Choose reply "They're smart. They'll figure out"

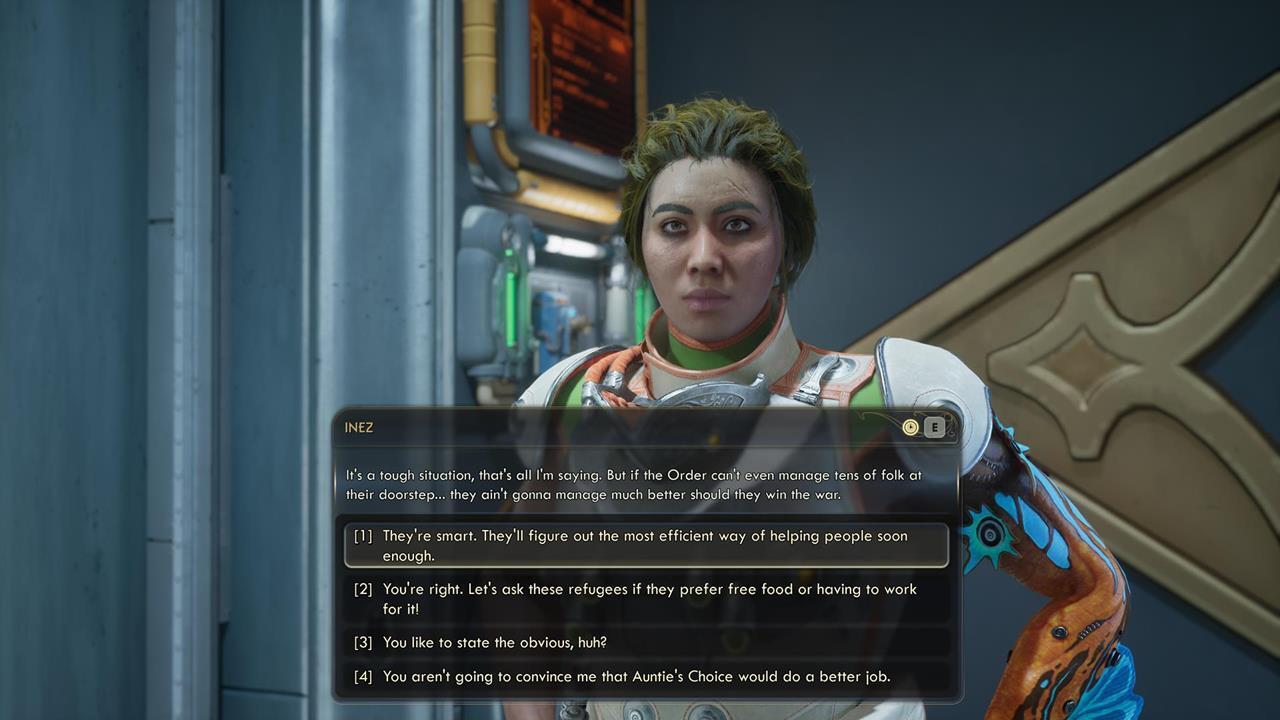point(645,545)
